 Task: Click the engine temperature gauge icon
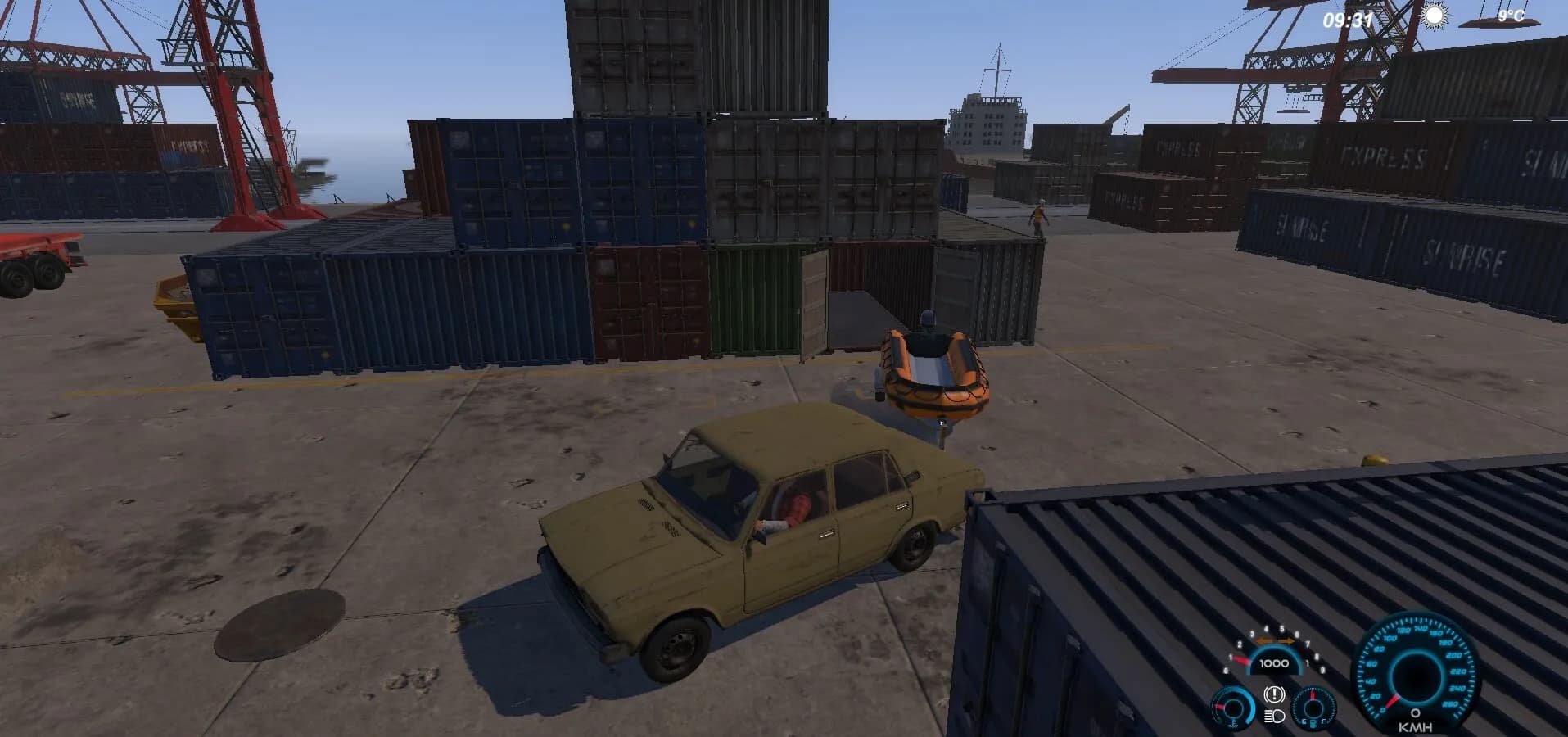1232,711
